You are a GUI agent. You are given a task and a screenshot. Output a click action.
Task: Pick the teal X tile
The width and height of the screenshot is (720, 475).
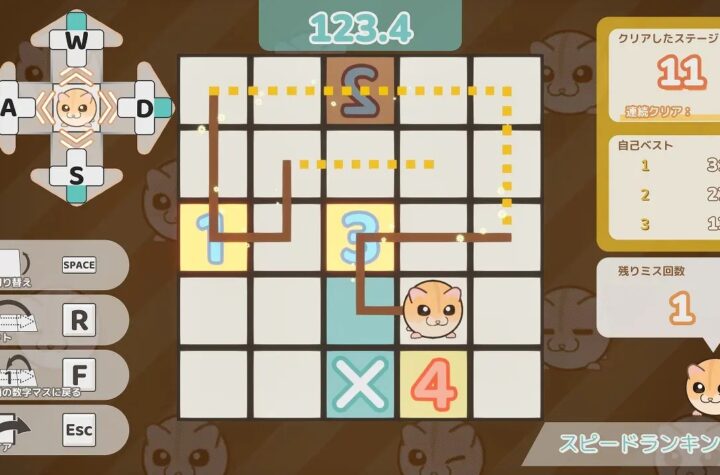(361, 383)
